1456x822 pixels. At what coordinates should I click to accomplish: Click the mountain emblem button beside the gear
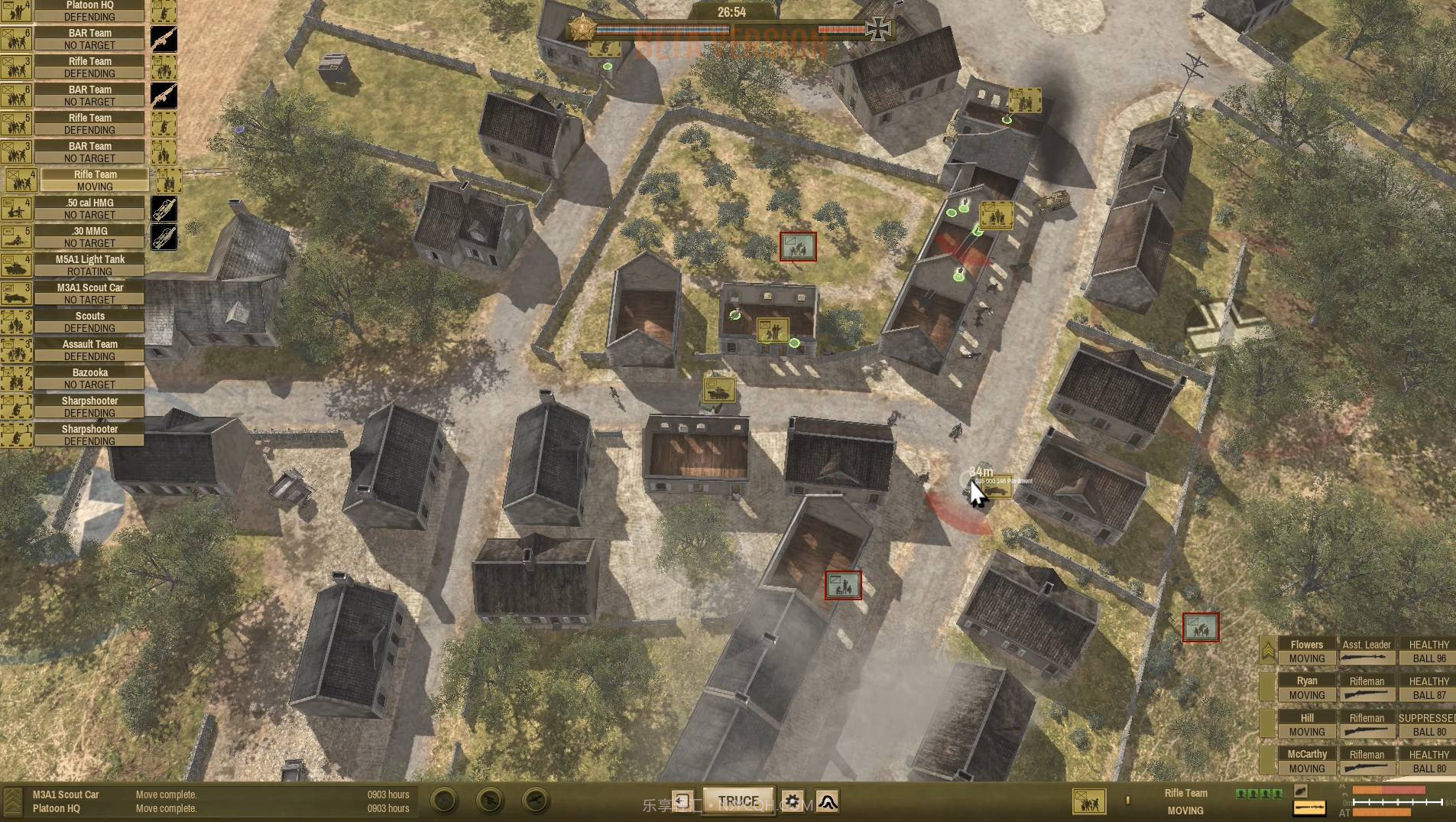(x=829, y=801)
